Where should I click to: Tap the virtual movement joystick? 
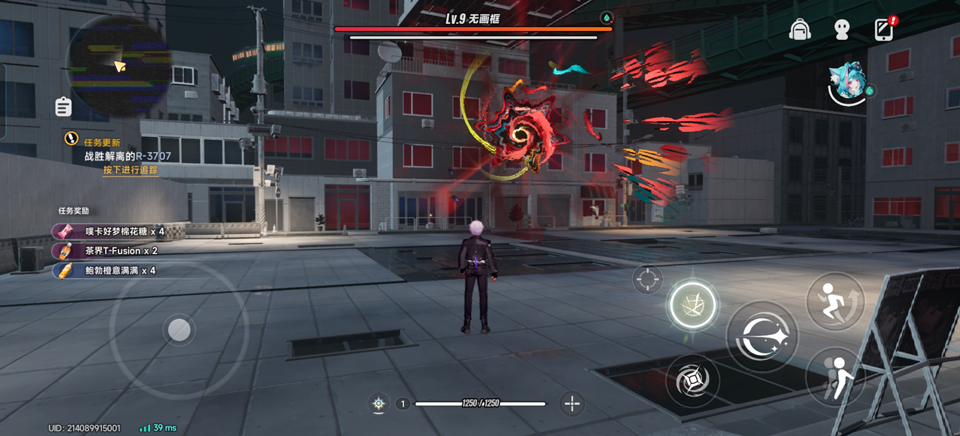point(178,329)
